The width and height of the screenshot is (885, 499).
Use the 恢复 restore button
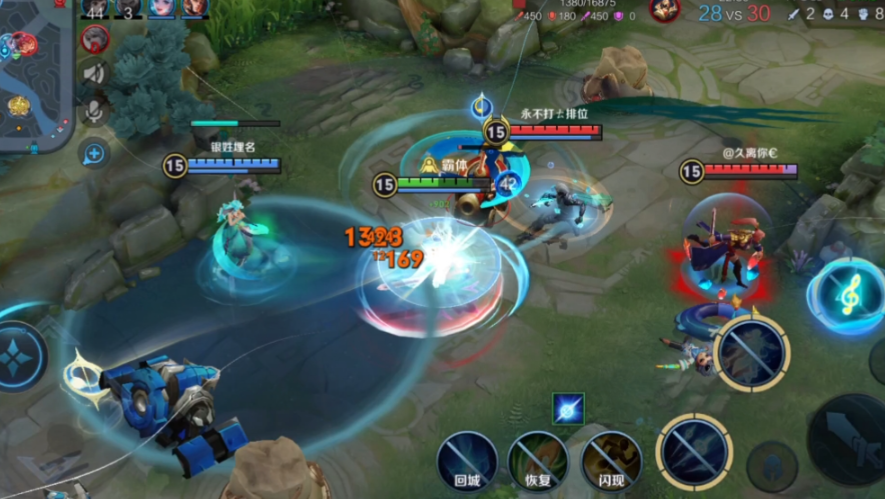tap(538, 461)
